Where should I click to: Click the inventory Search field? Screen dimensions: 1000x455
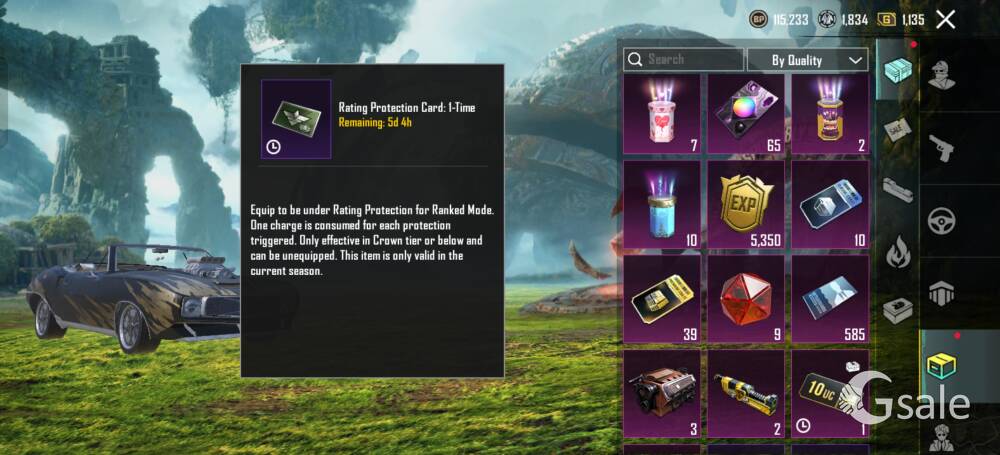tap(684, 60)
